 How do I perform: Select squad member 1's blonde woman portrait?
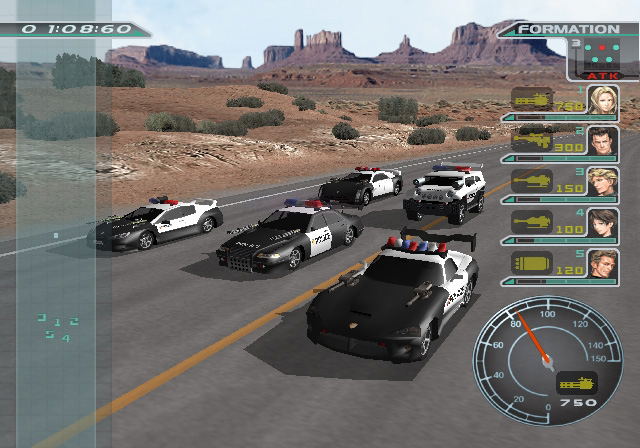tap(603, 100)
